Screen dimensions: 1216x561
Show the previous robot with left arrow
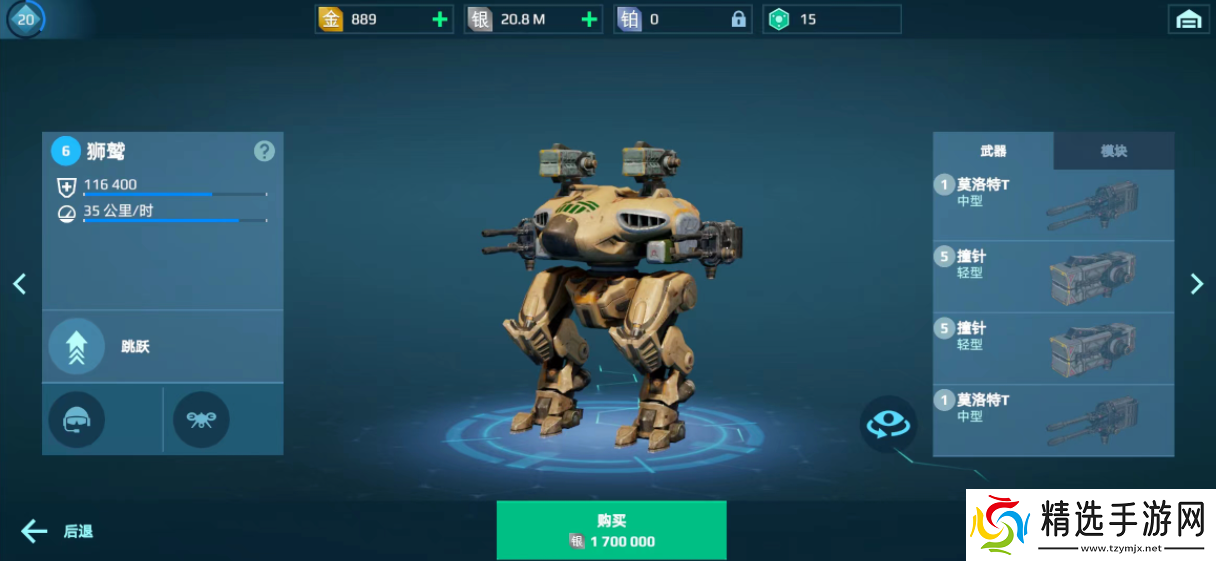pyautogui.click(x=19, y=284)
